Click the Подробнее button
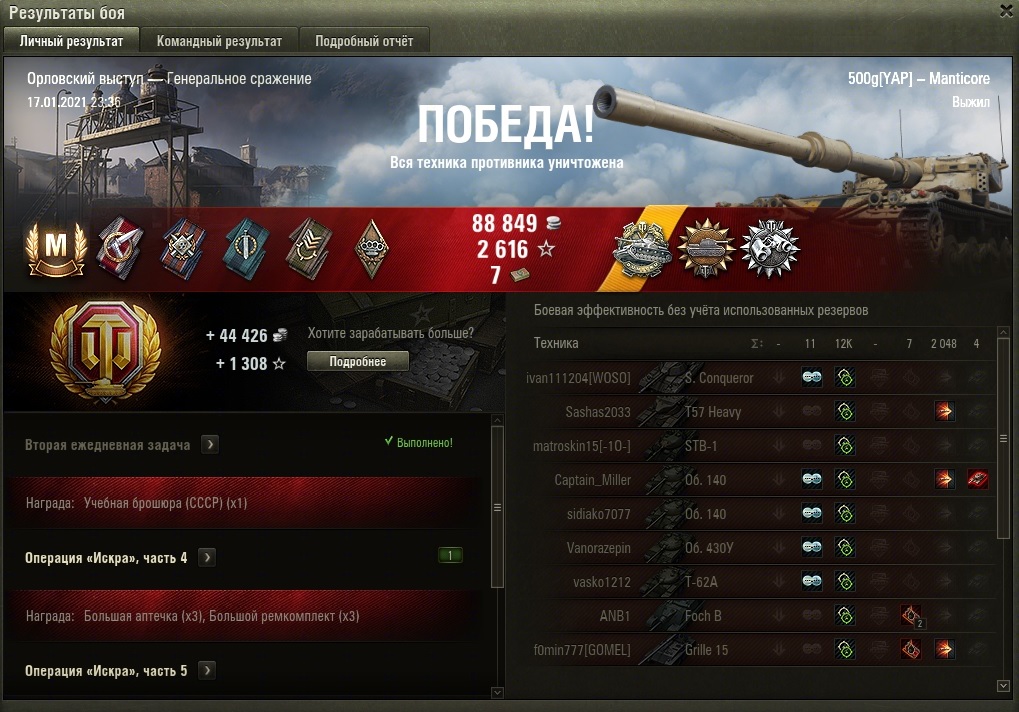 pos(357,361)
